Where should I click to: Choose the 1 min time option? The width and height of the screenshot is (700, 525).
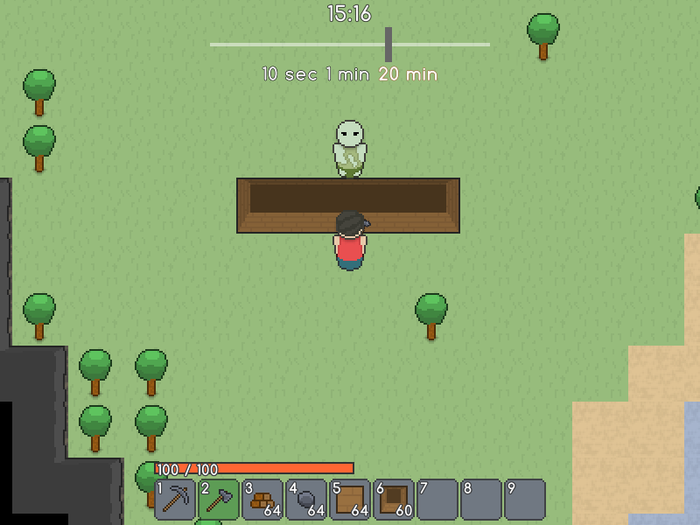point(347,74)
